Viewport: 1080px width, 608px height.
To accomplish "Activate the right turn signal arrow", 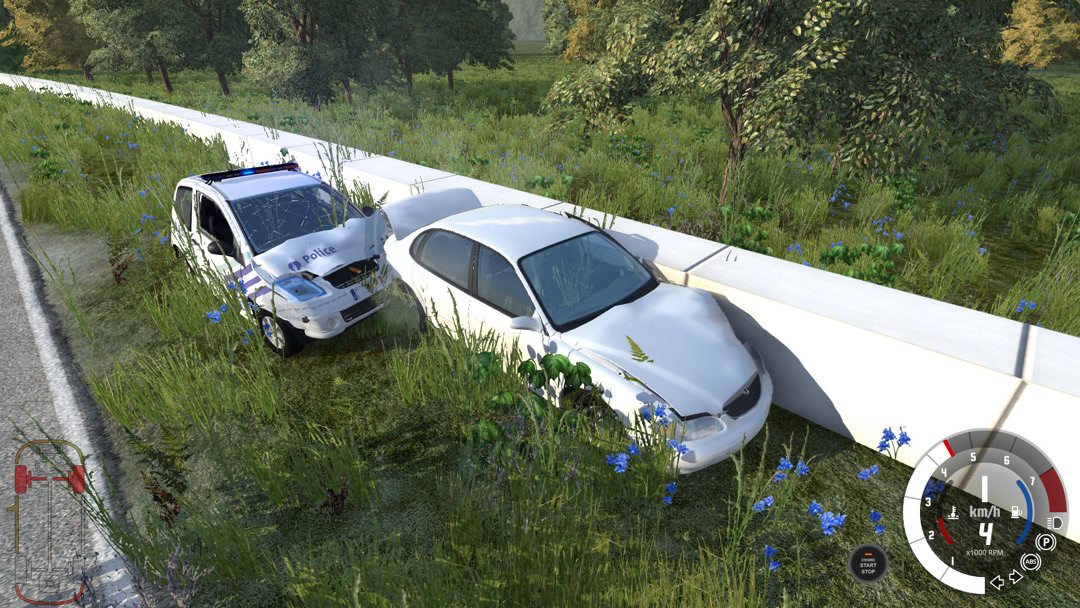I will coord(1014,577).
